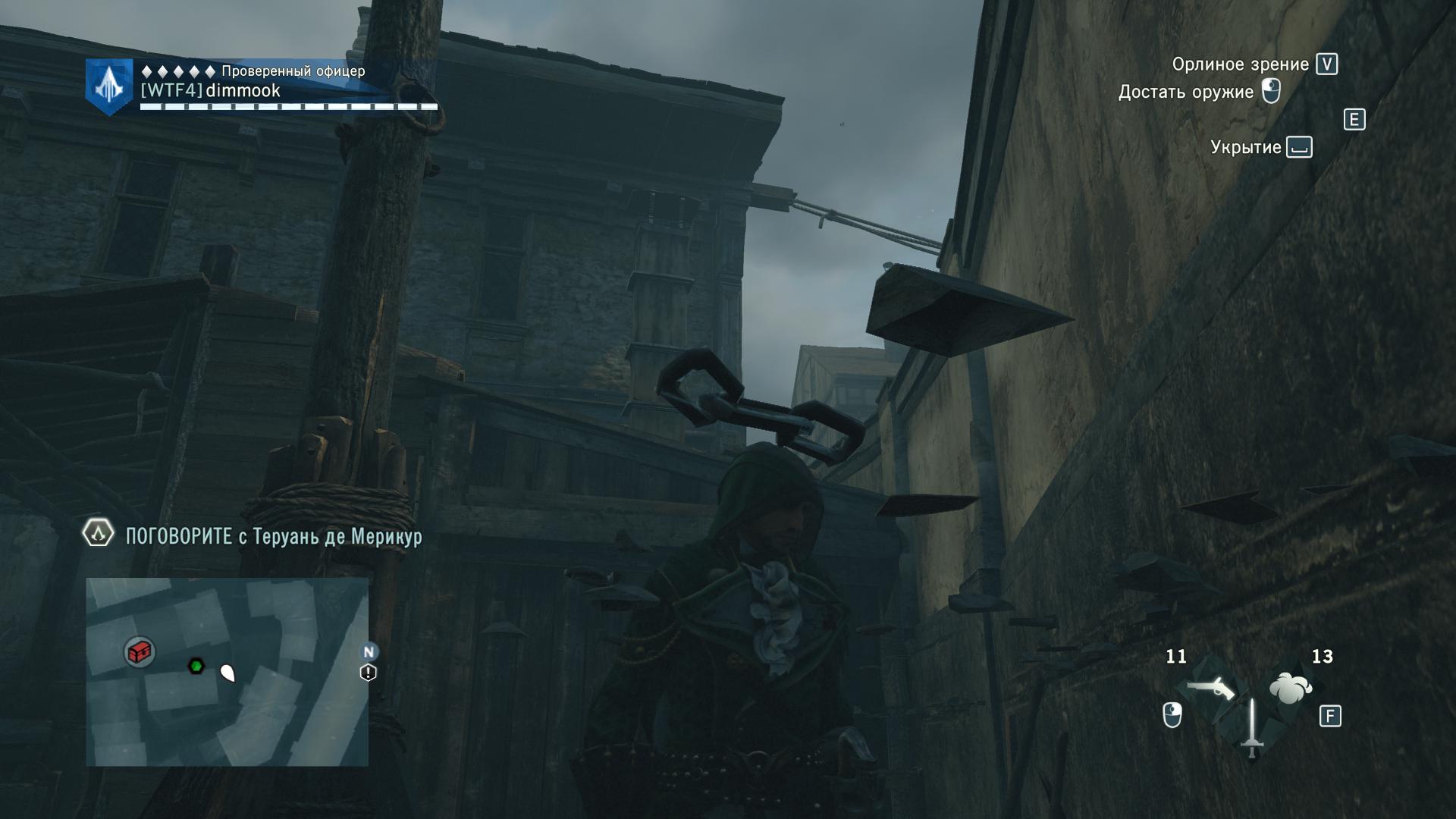Image resolution: width=1456 pixels, height=819 pixels.
Task: Click the north compass marker on minimap
Action: click(369, 651)
